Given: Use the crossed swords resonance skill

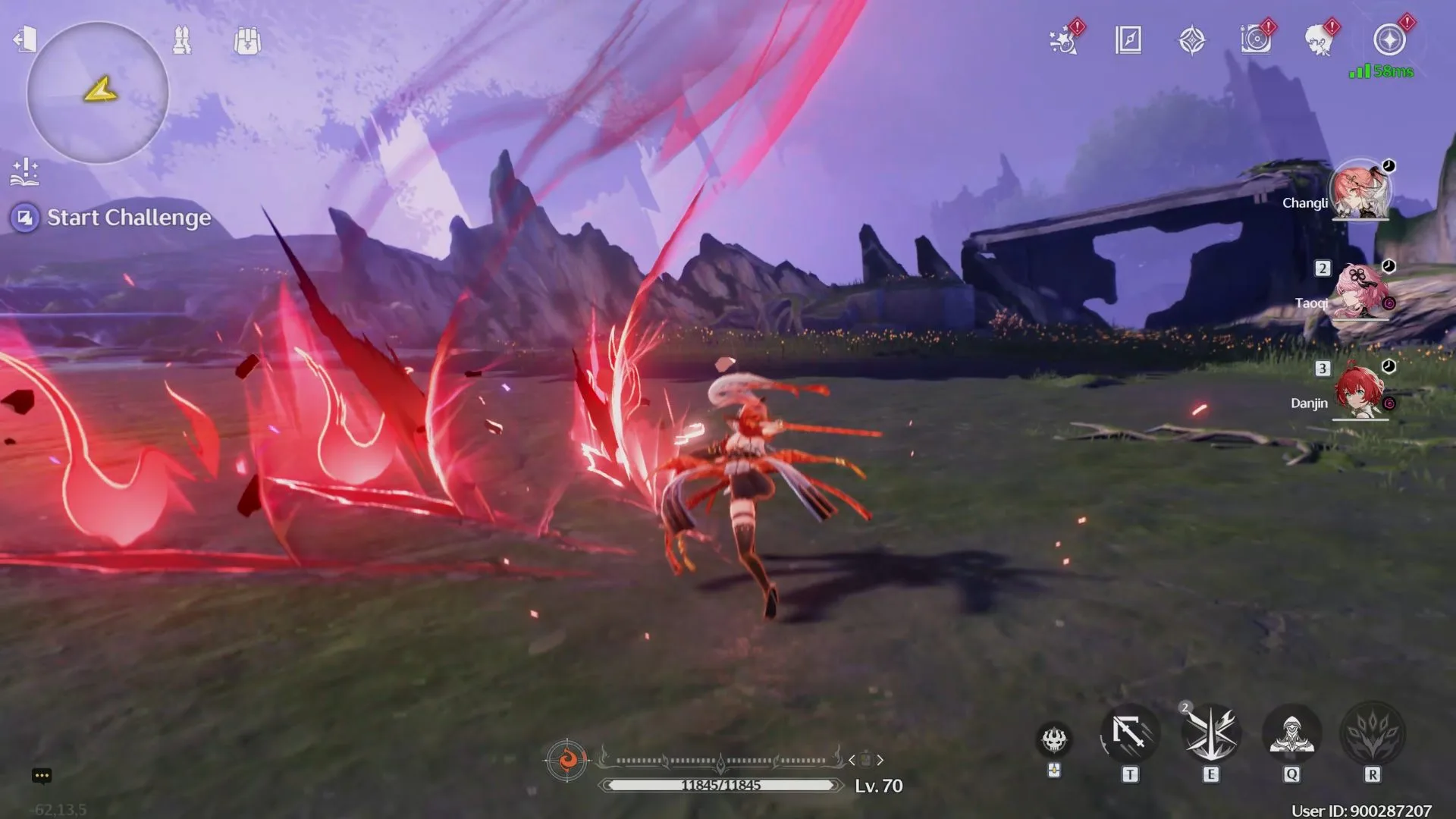Looking at the screenshot, I should [1211, 734].
